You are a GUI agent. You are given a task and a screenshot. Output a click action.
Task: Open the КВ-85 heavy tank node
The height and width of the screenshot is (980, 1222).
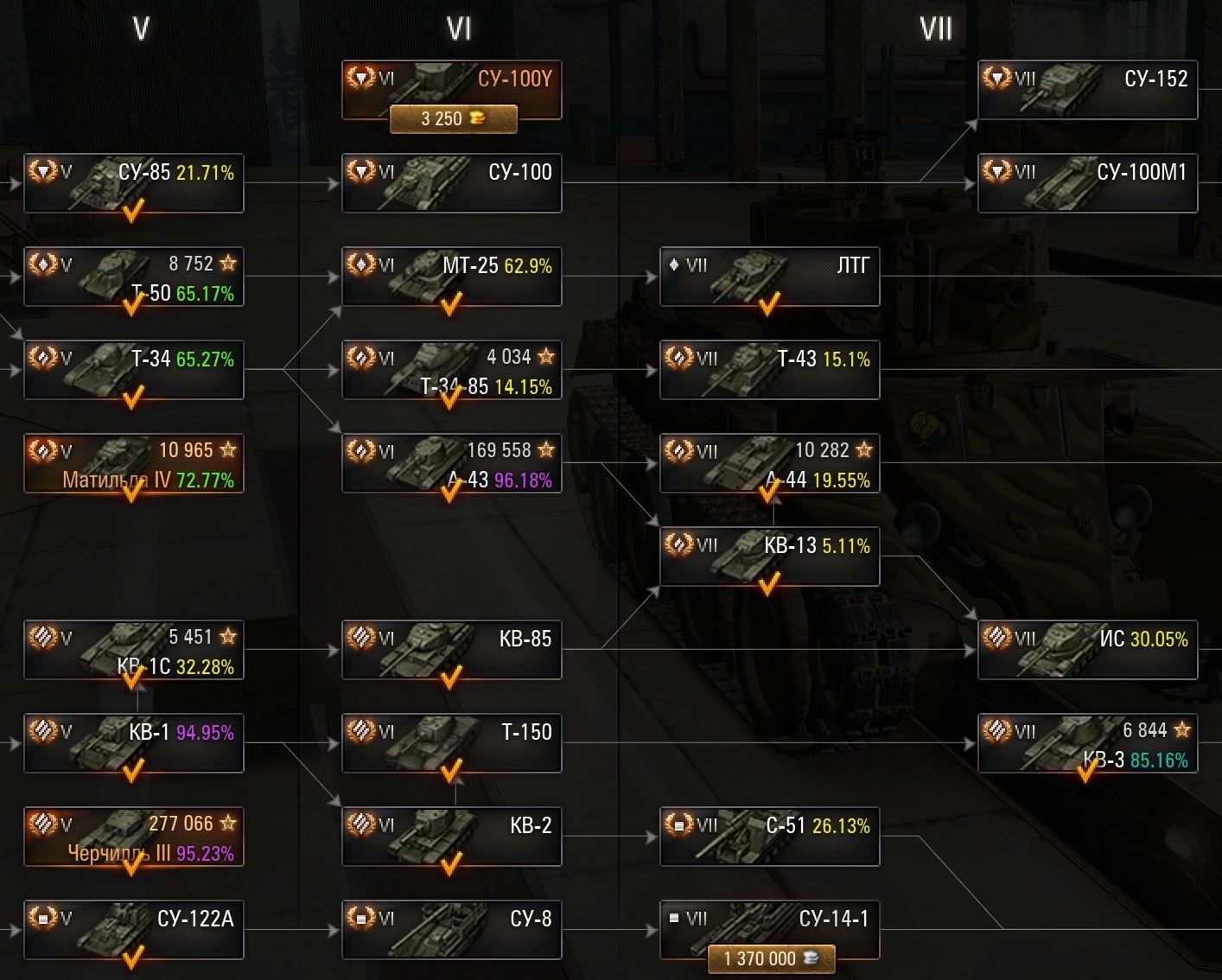click(x=452, y=650)
